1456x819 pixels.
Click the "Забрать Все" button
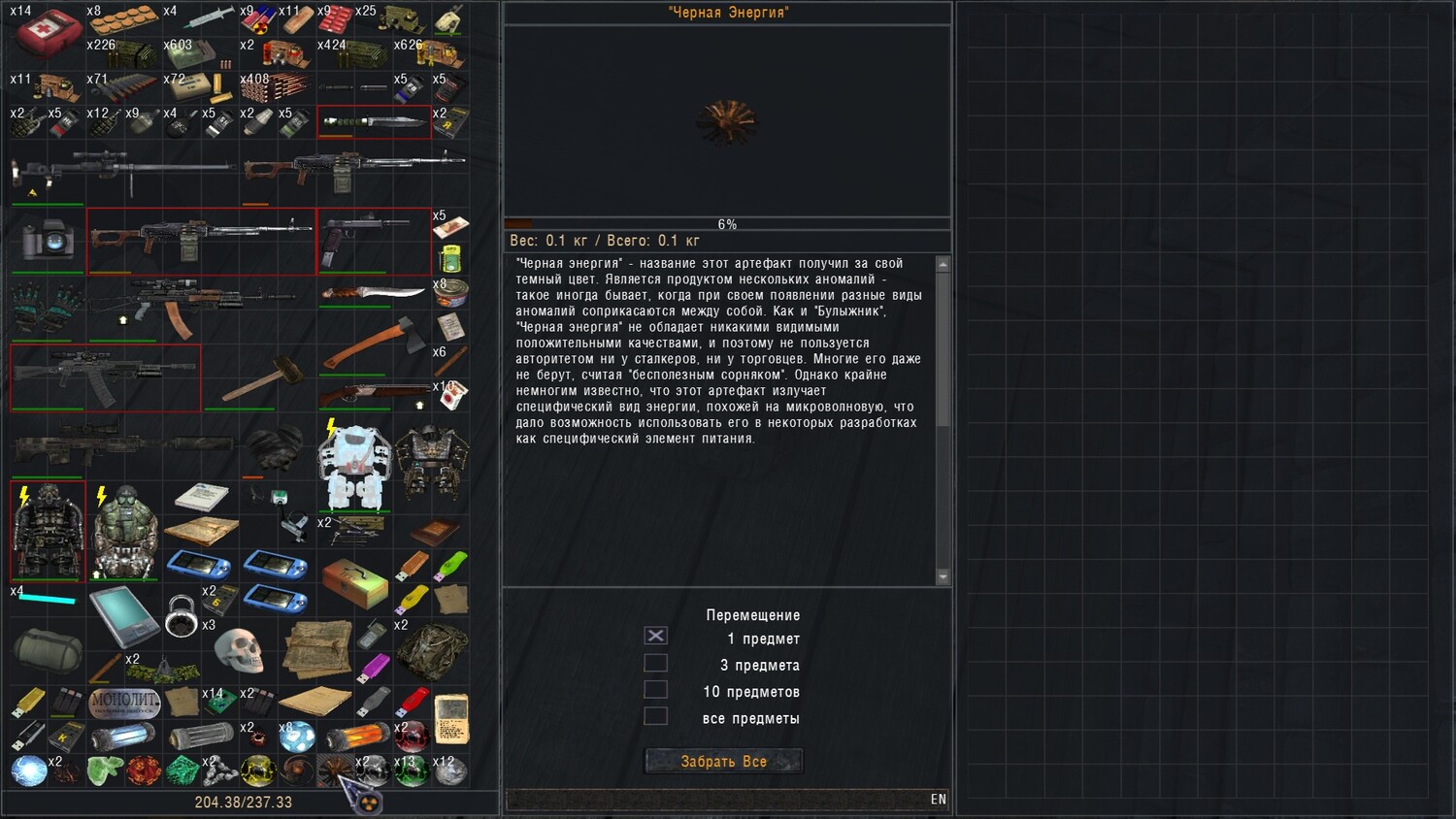point(723,762)
